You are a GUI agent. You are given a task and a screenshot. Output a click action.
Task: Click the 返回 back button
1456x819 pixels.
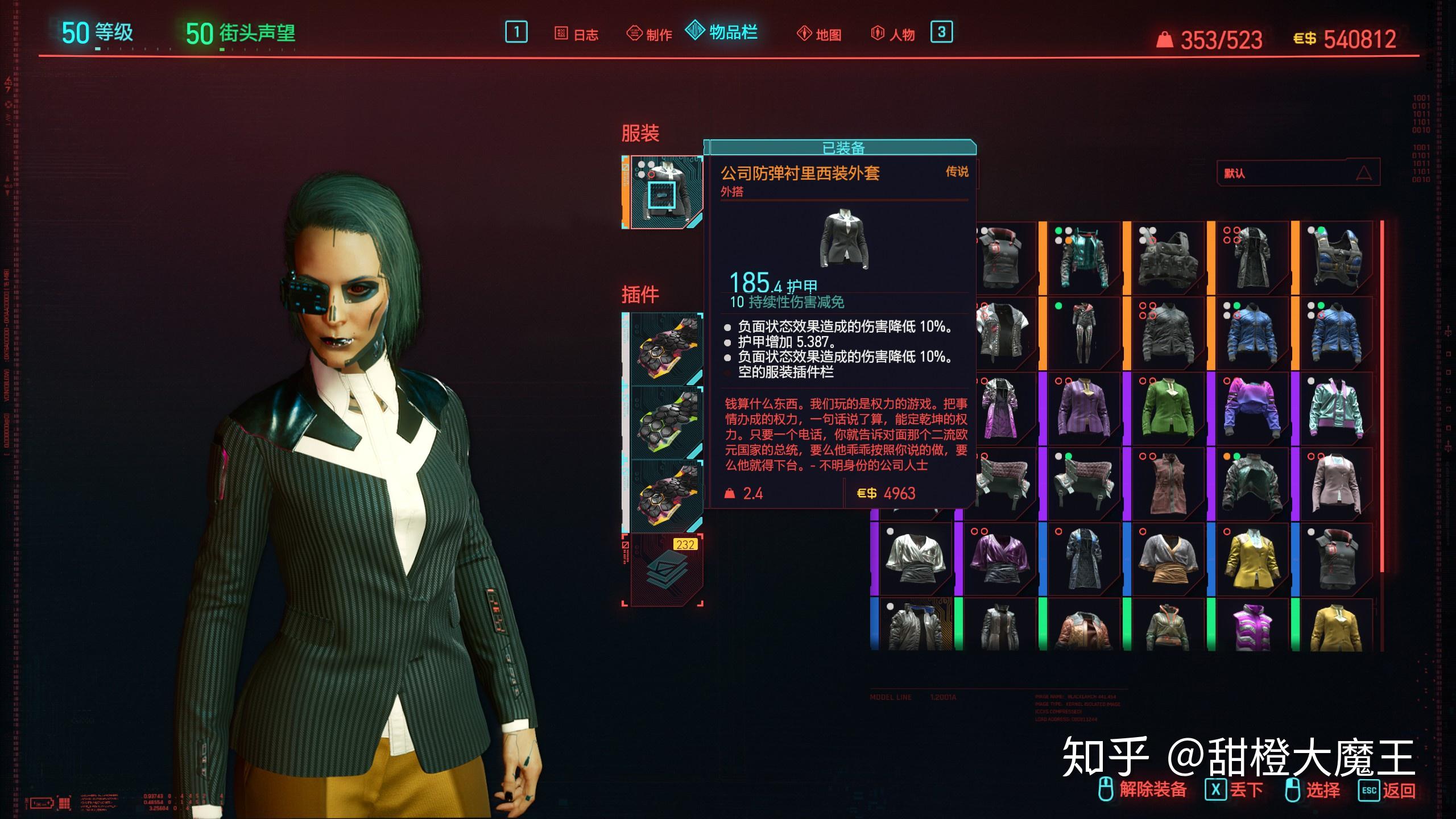(1393, 791)
